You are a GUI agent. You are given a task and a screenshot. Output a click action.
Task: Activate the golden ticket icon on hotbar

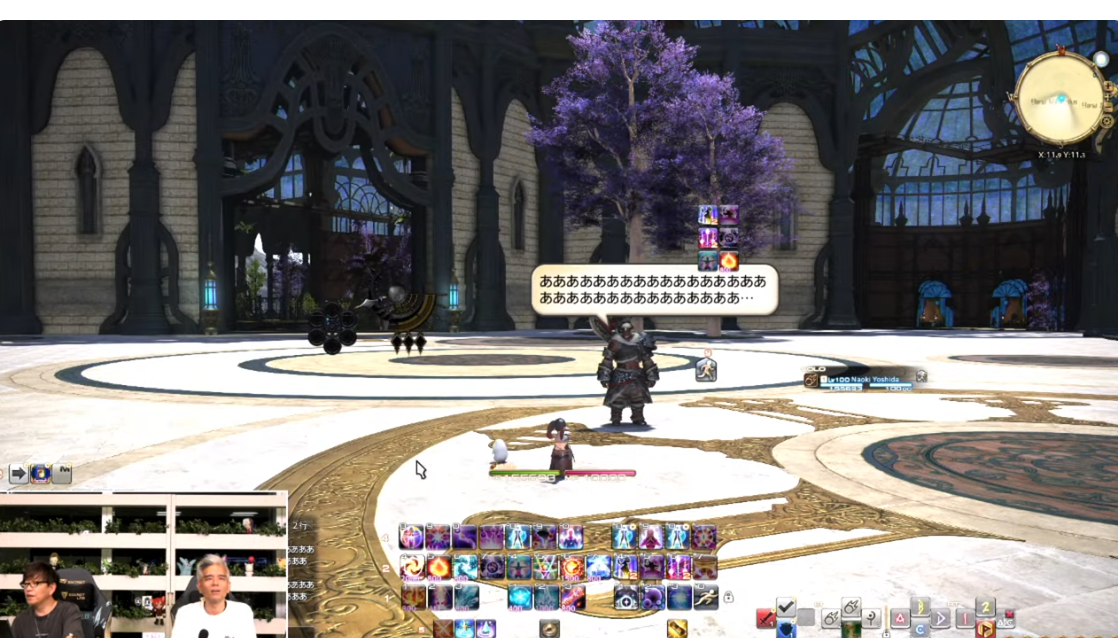coord(677,629)
